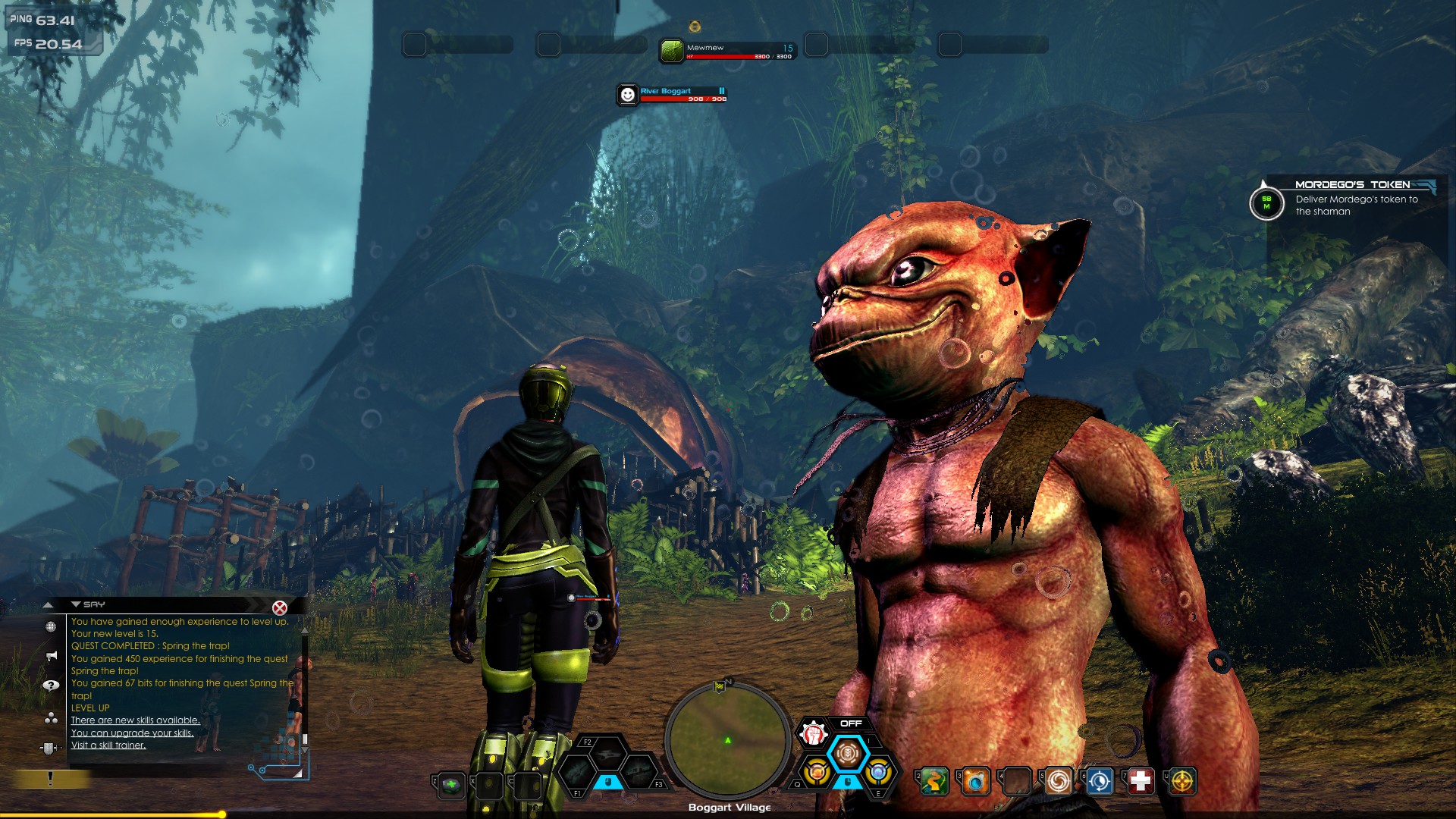Activate the red cross healing ability

coord(1140,780)
